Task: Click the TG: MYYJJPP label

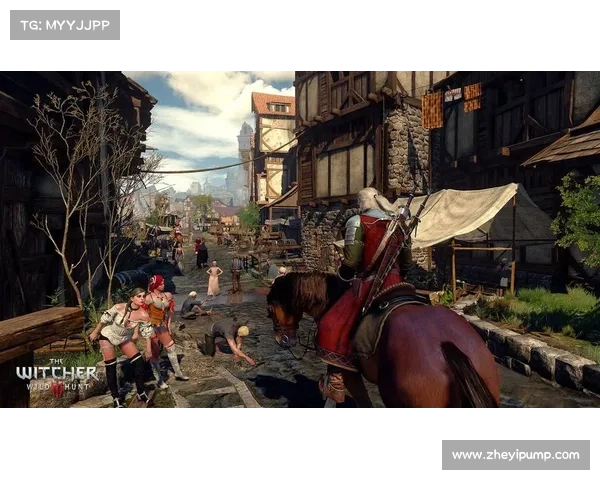Action: [64, 24]
